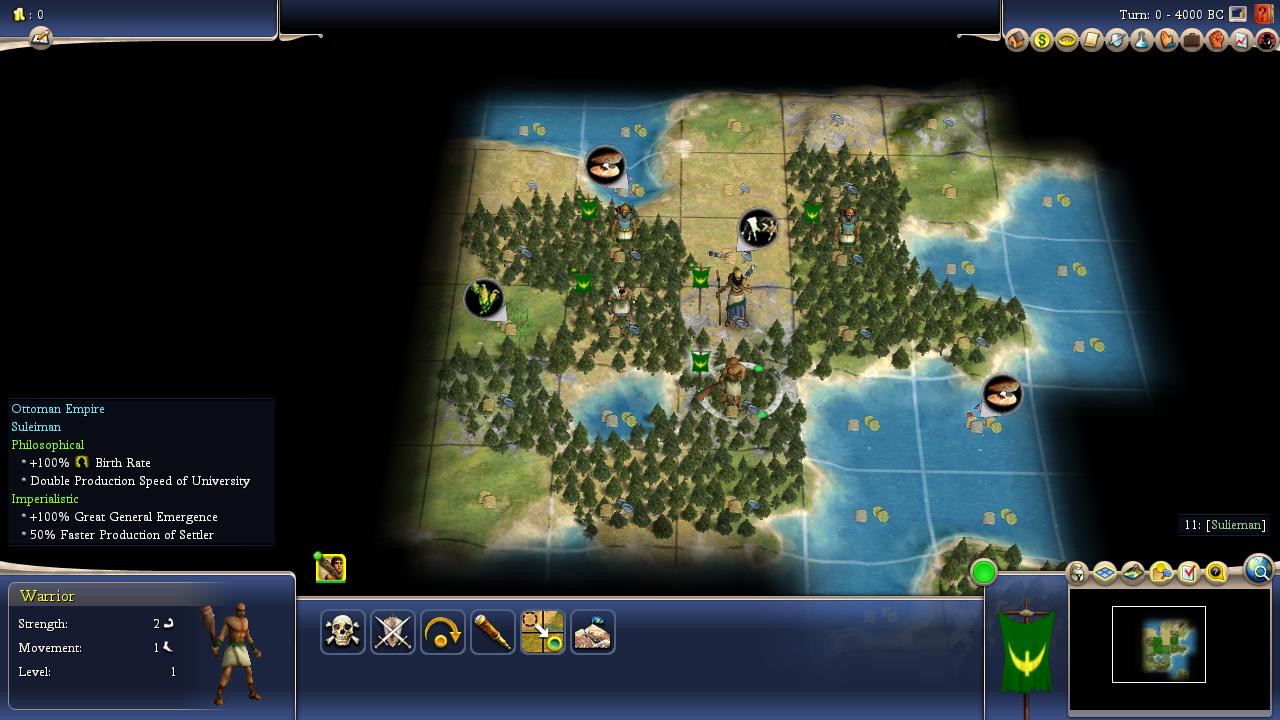The width and height of the screenshot is (1280, 720).
Task: Open the event log quill icon
Action: [x=40, y=38]
